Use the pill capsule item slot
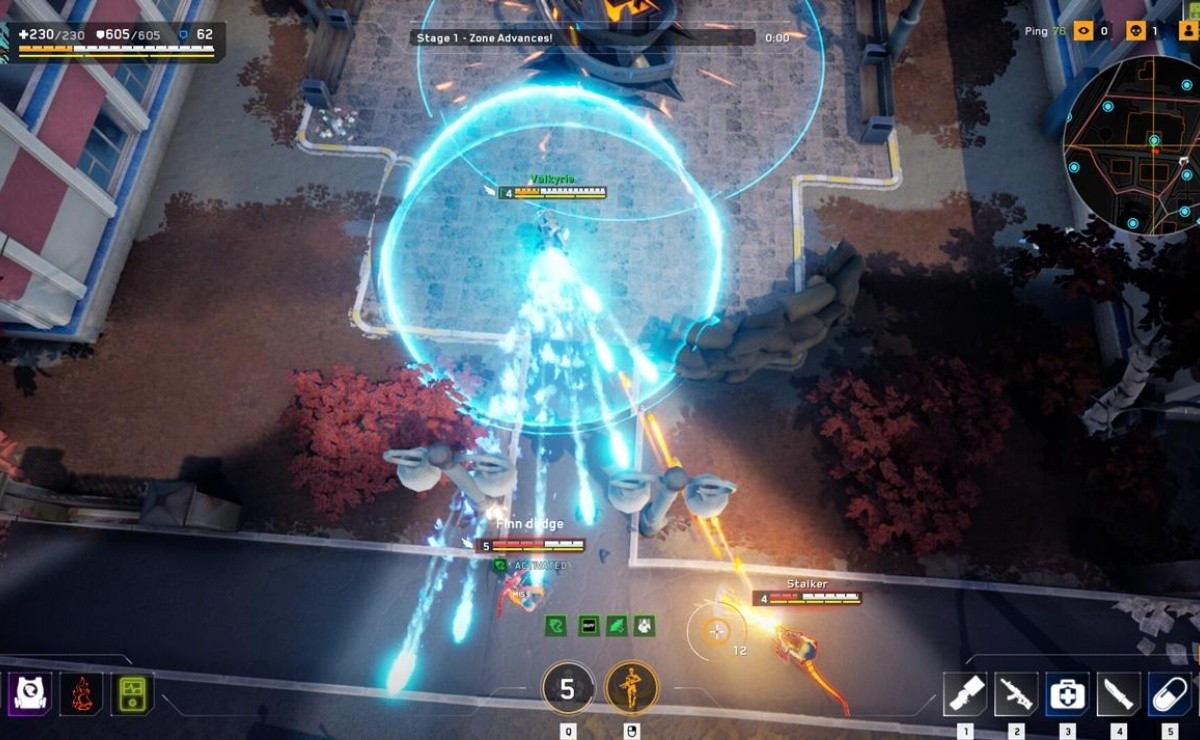The image size is (1200, 740). (x=1169, y=694)
